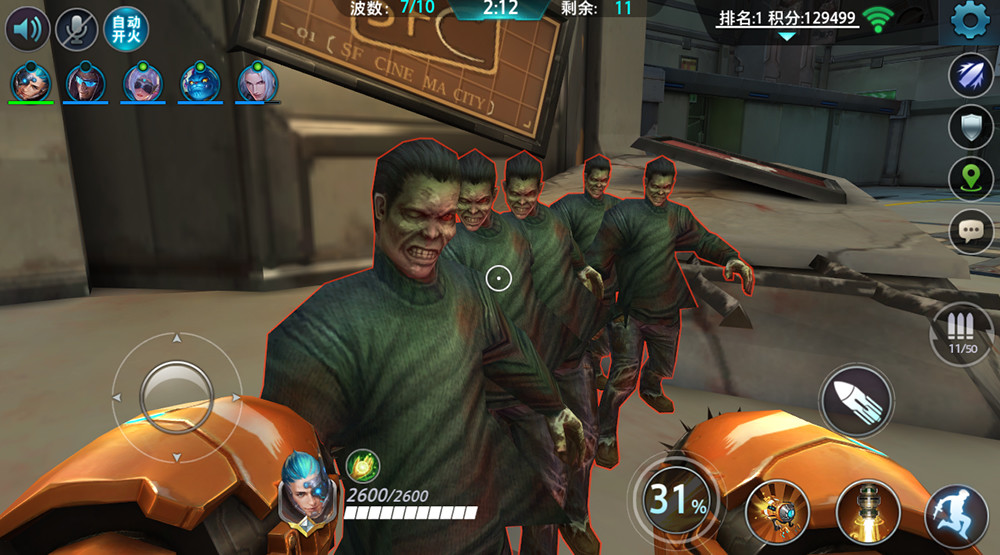The width and height of the screenshot is (1000, 555).
Task: Open the gear settings menu
Action: (x=969, y=22)
